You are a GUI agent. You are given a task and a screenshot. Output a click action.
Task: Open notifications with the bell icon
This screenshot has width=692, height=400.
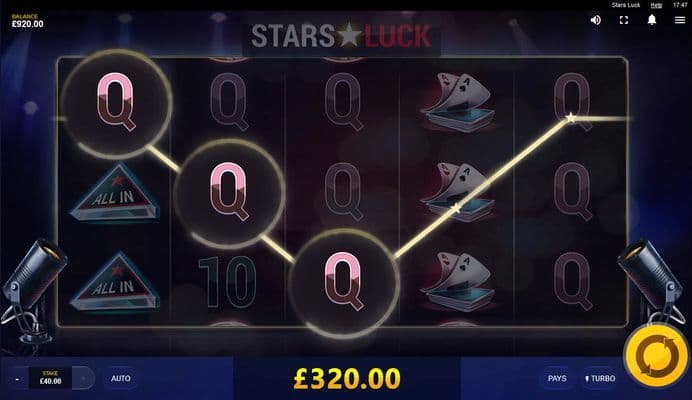pyautogui.click(x=651, y=20)
